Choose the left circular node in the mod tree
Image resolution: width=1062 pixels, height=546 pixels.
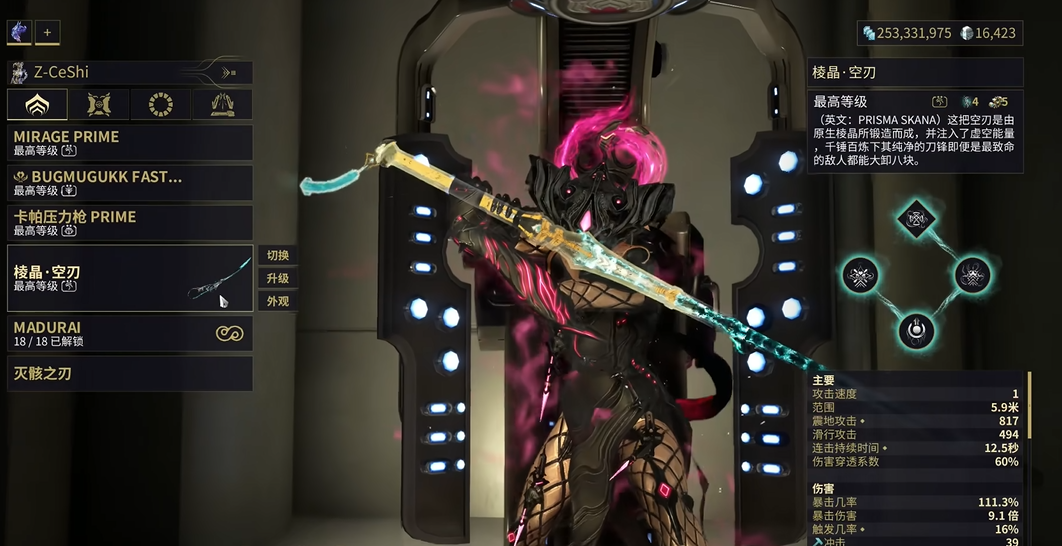pyautogui.click(x=860, y=274)
